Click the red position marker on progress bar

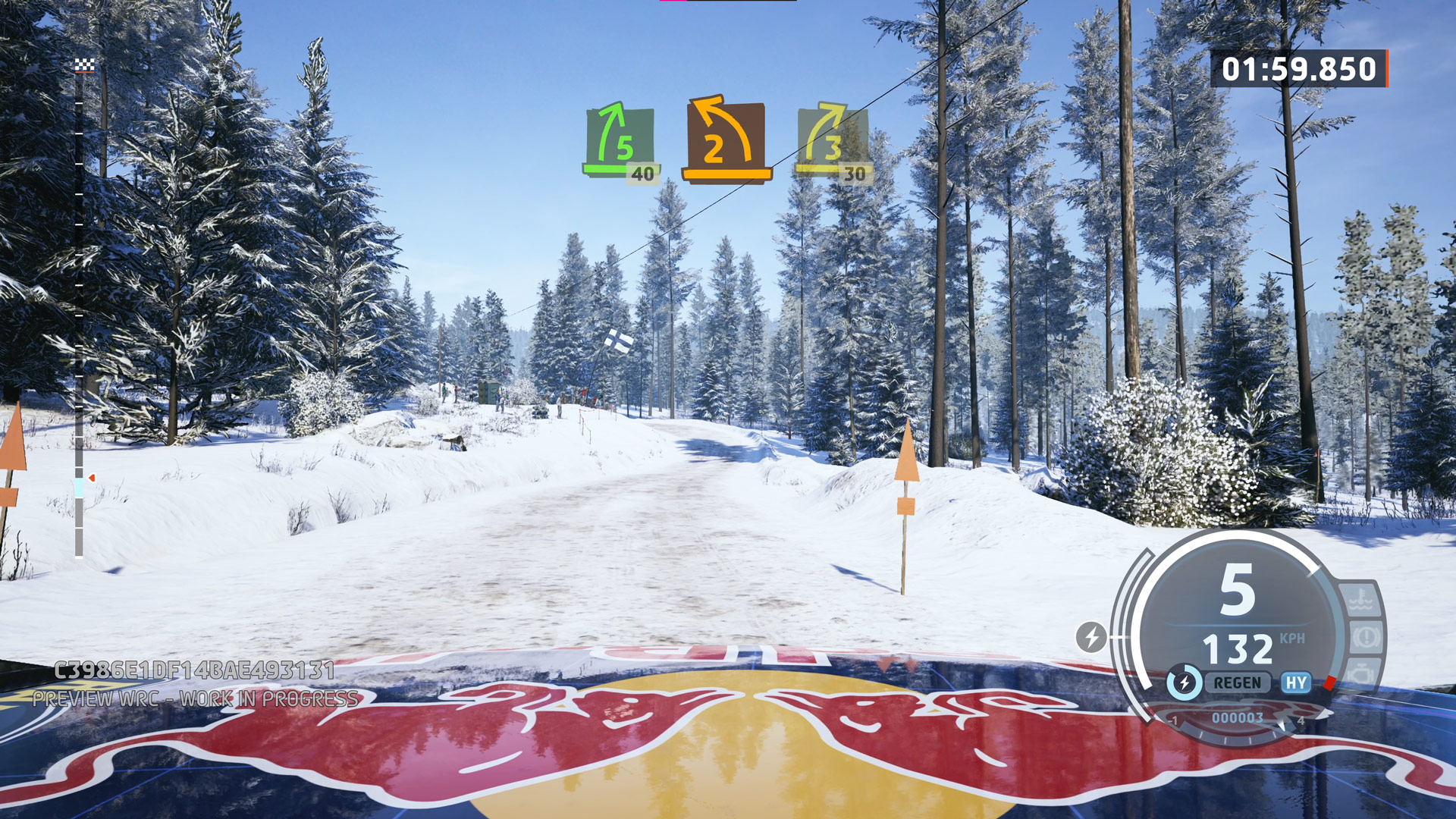pos(92,478)
